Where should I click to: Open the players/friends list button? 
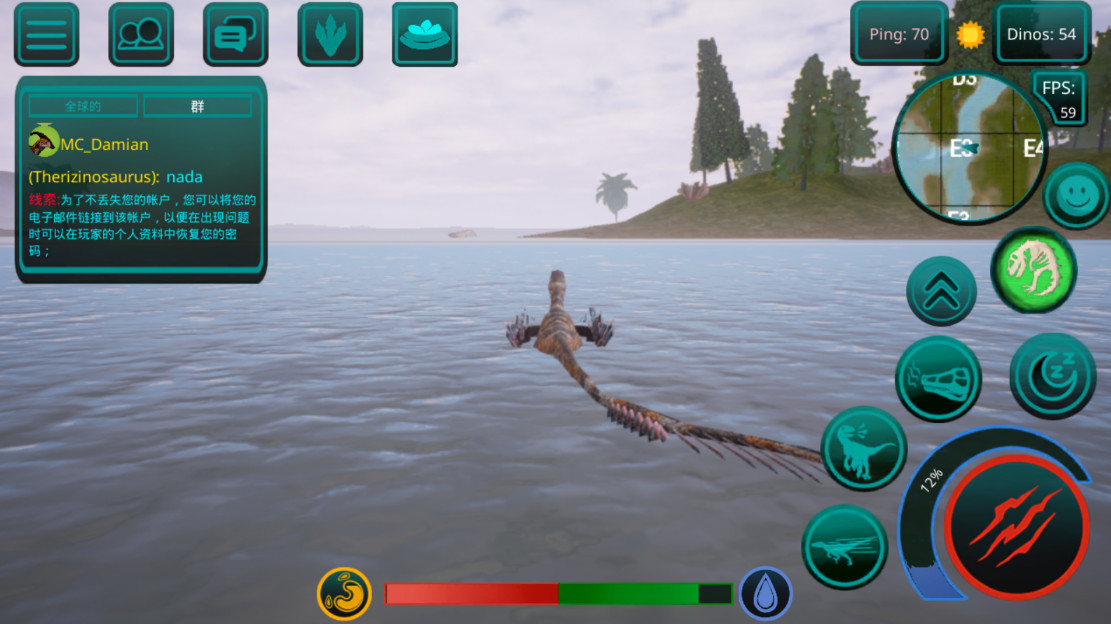tap(140, 35)
